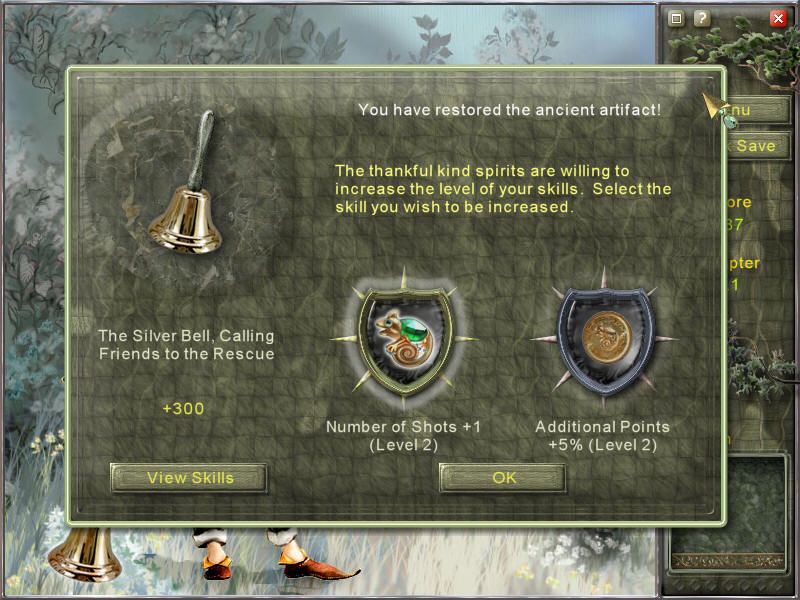Viewport: 800px width, 600px height.
Task: Open help with the question mark button
Action: coord(702,18)
